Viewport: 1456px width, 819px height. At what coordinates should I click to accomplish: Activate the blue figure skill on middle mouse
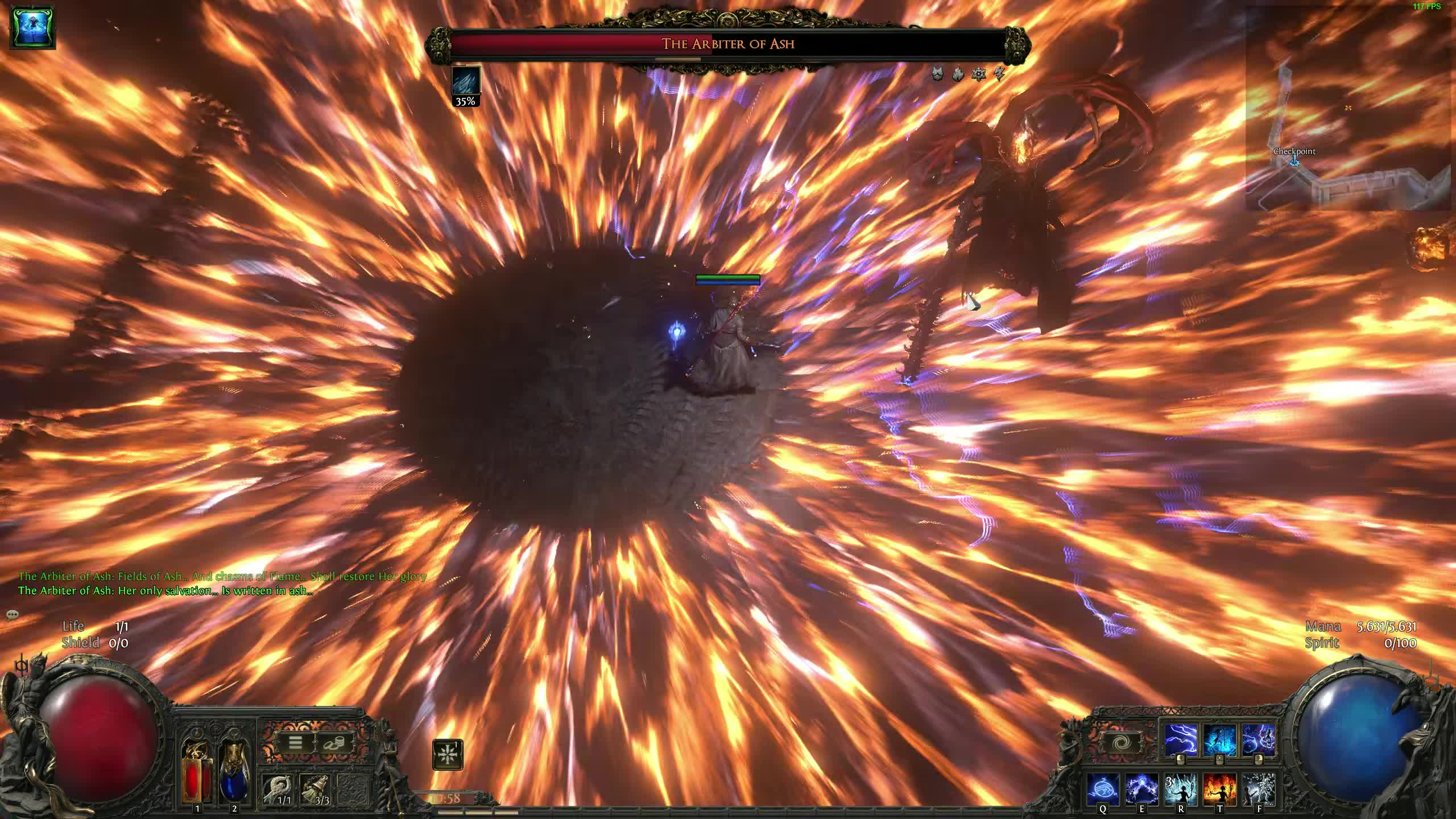click(x=1219, y=741)
